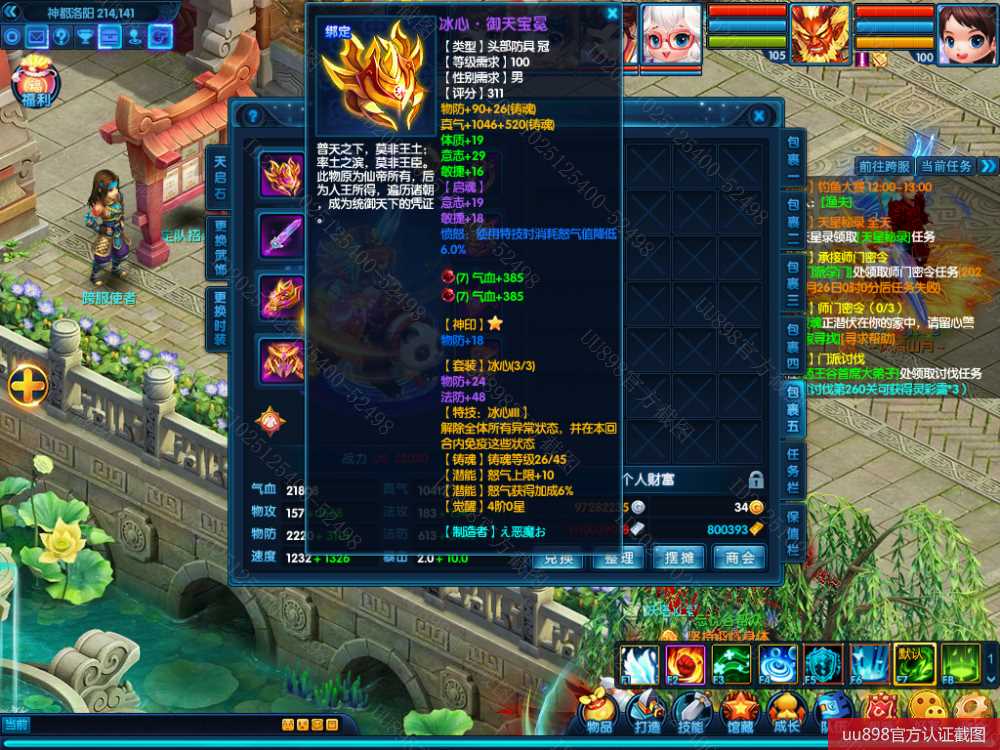Click the trophy ranking icon

(86, 37)
